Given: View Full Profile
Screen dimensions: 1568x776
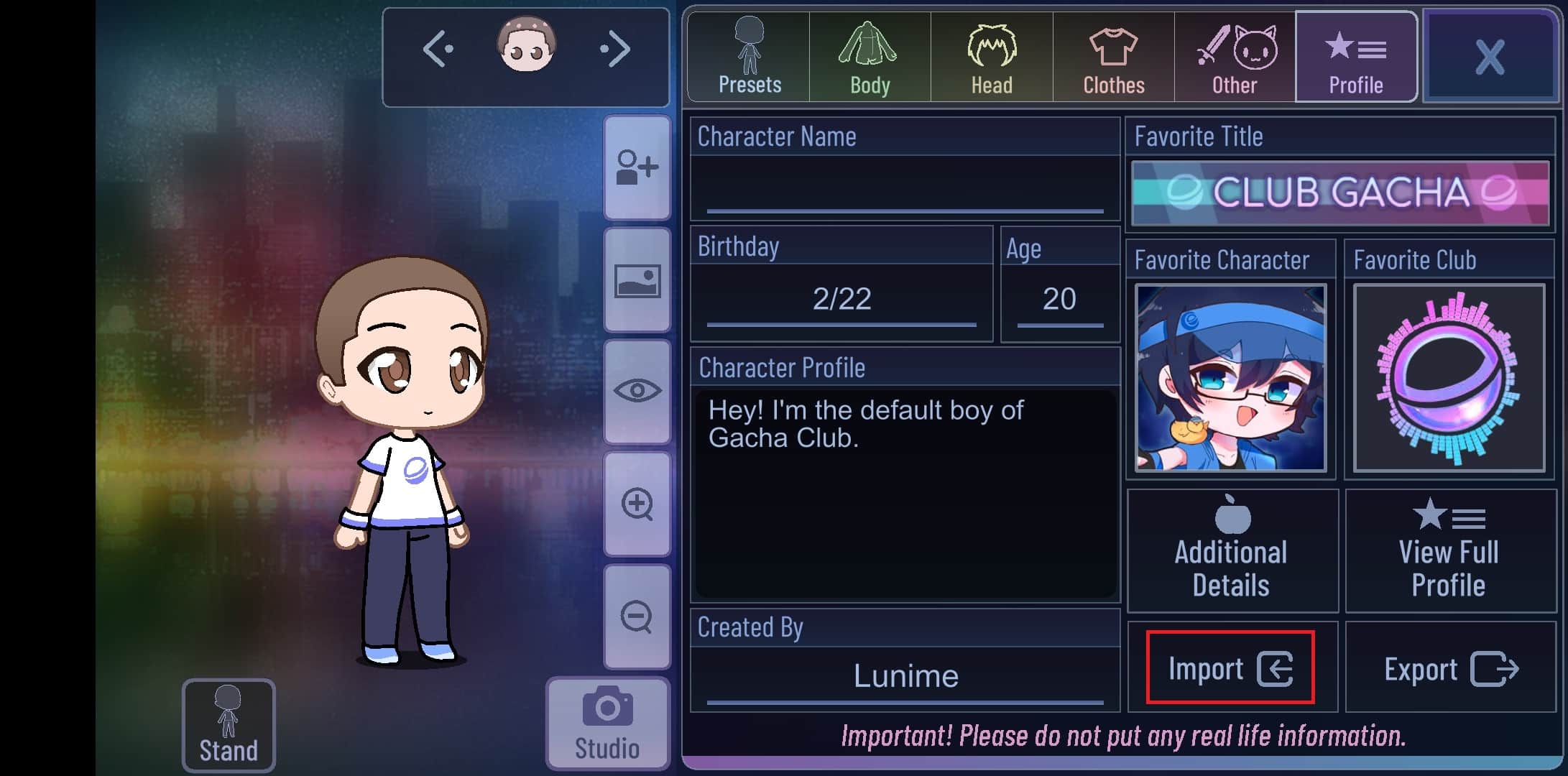Looking at the screenshot, I should [1449, 551].
